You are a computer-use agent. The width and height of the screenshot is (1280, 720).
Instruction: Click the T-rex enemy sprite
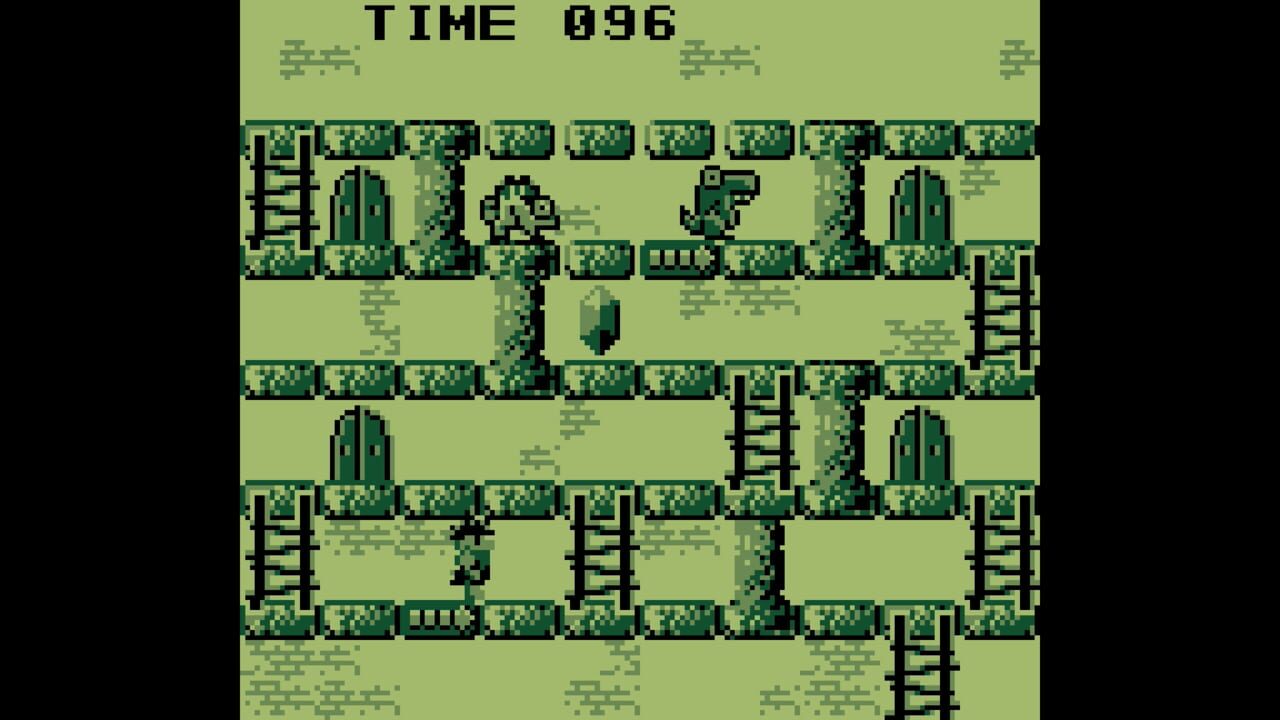(715, 205)
